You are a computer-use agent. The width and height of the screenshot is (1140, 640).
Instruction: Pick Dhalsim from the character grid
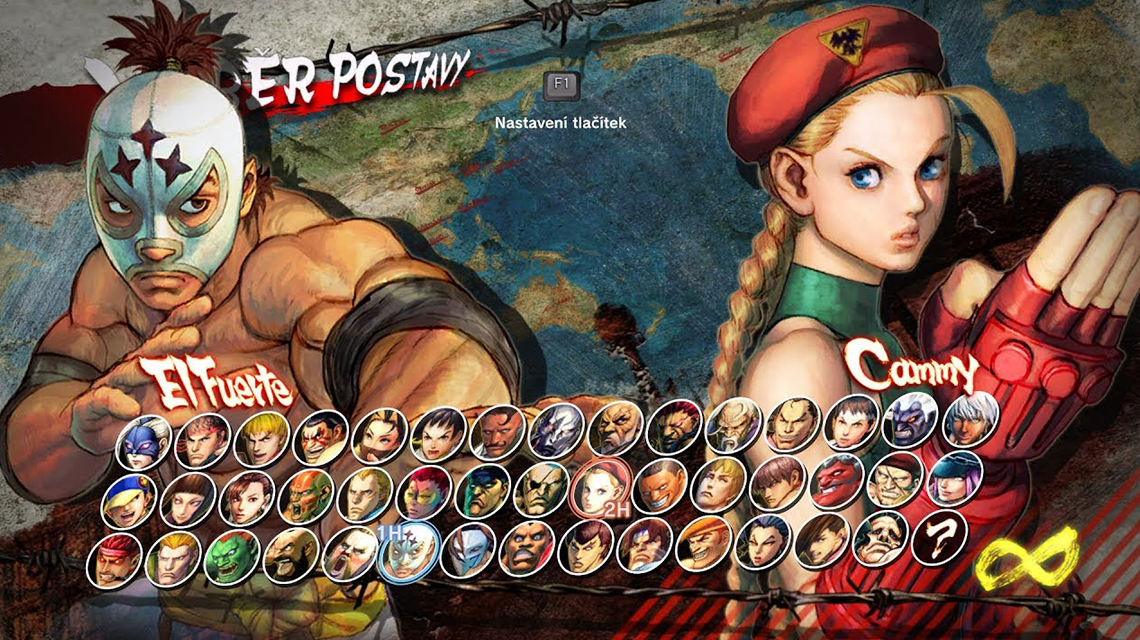pyautogui.click(x=306, y=497)
